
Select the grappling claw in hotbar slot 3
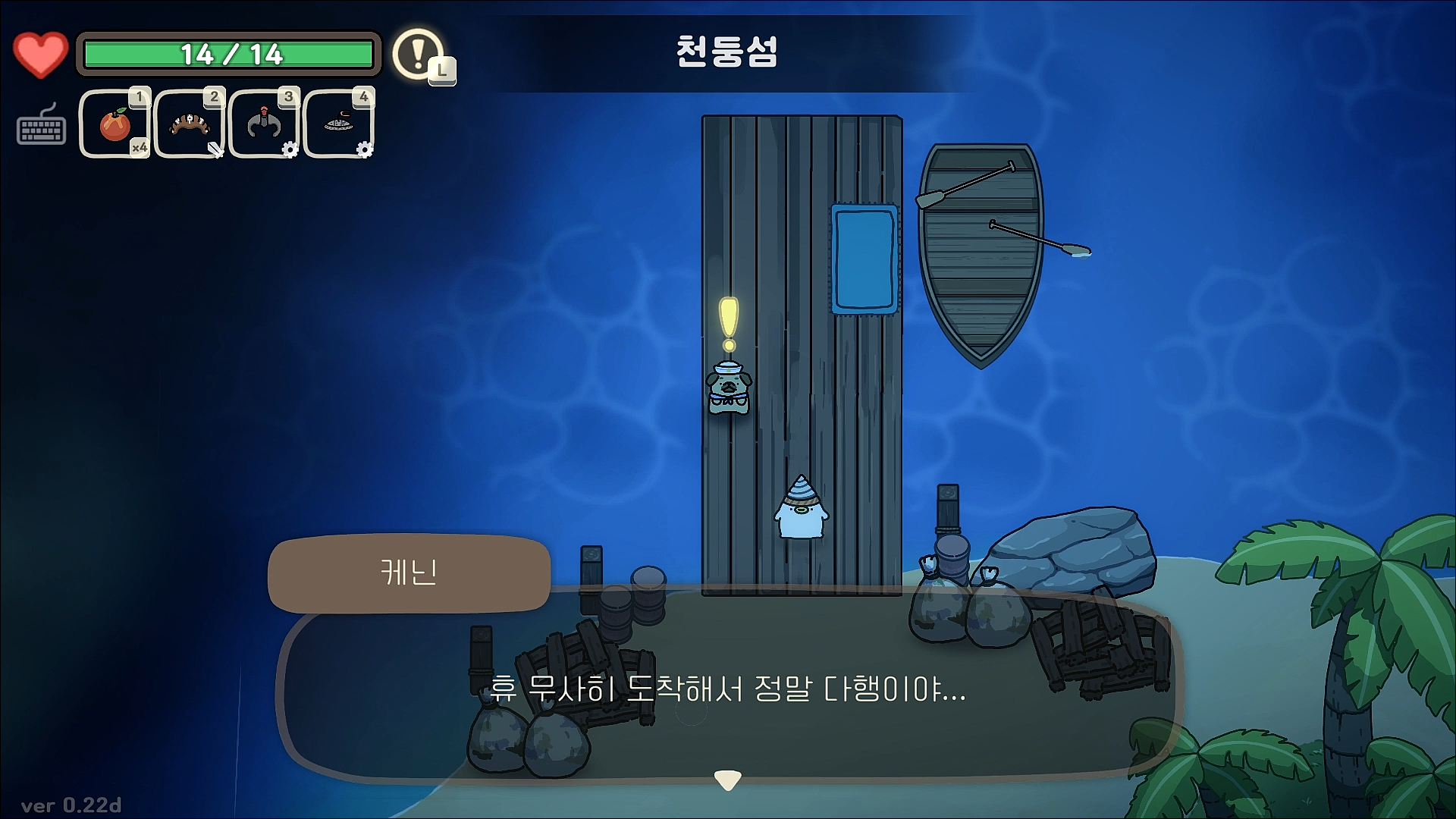click(x=264, y=124)
